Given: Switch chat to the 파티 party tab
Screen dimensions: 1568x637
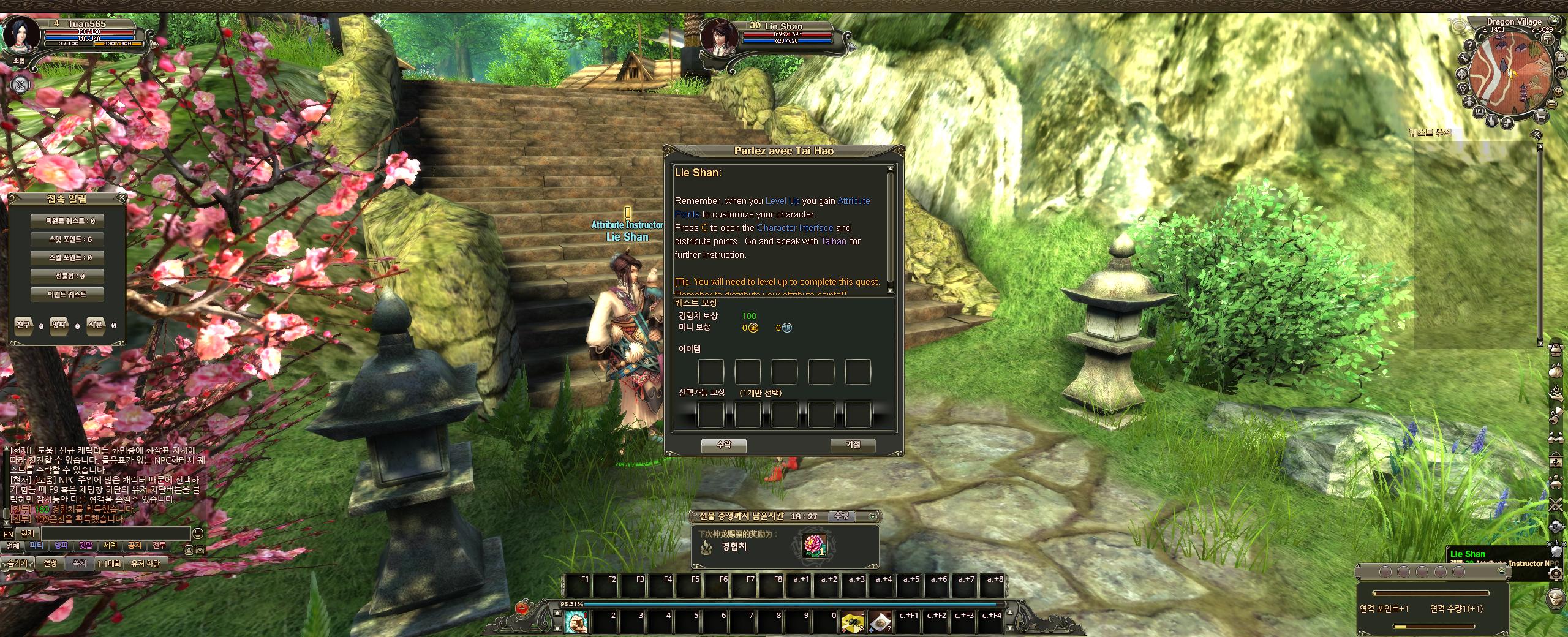Looking at the screenshot, I should [x=37, y=546].
